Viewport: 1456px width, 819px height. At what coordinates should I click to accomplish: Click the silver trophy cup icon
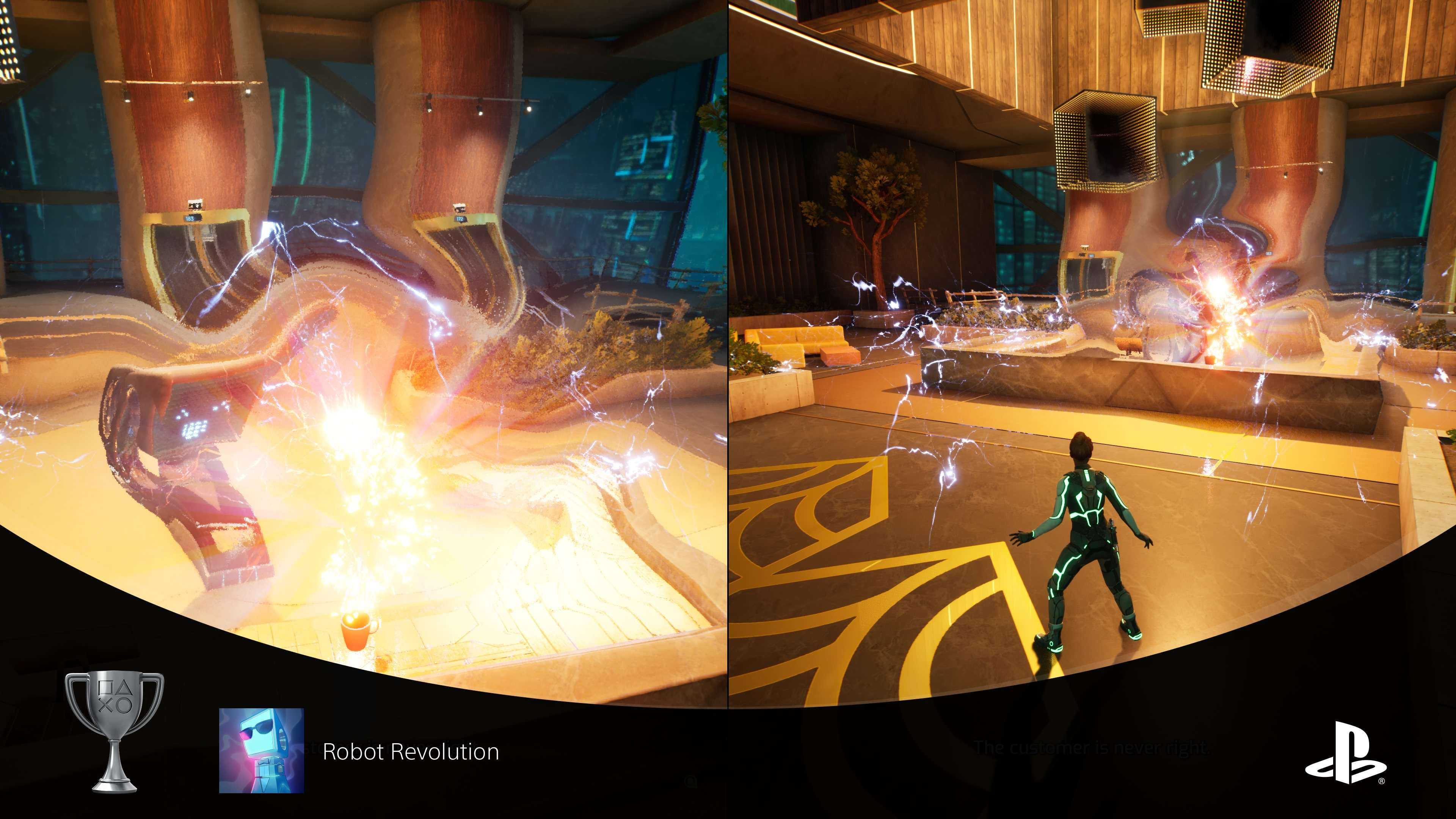pyautogui.click(x=115, y=731)
